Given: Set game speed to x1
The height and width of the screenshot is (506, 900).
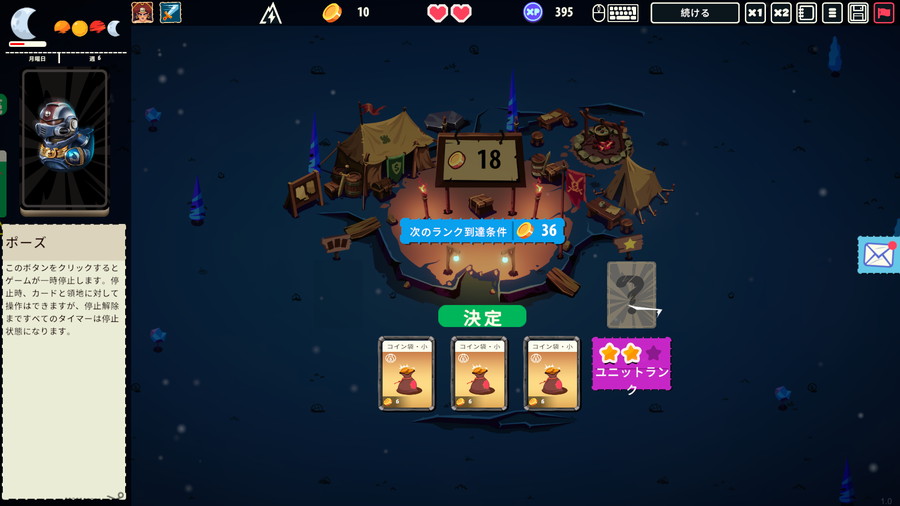Looking at the screenshot, I should pyautogui.click(x=756, y=13).
